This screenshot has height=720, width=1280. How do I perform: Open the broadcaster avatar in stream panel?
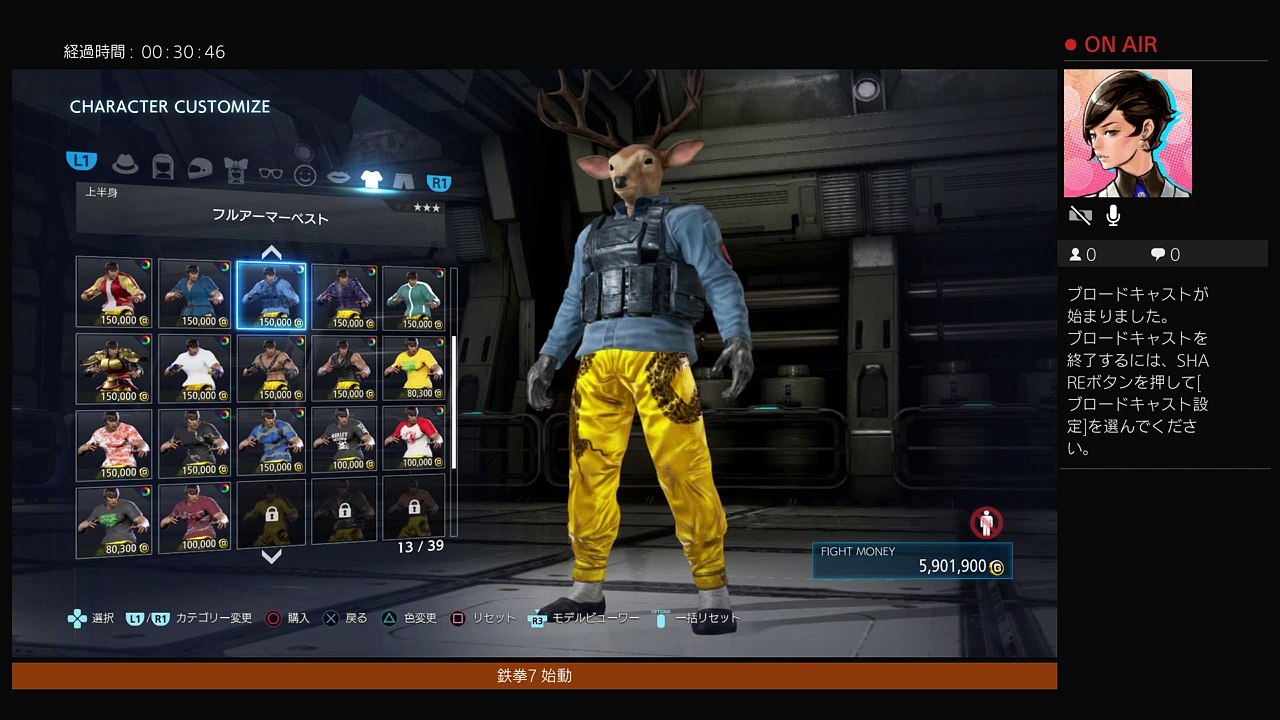click(1127, 133)
